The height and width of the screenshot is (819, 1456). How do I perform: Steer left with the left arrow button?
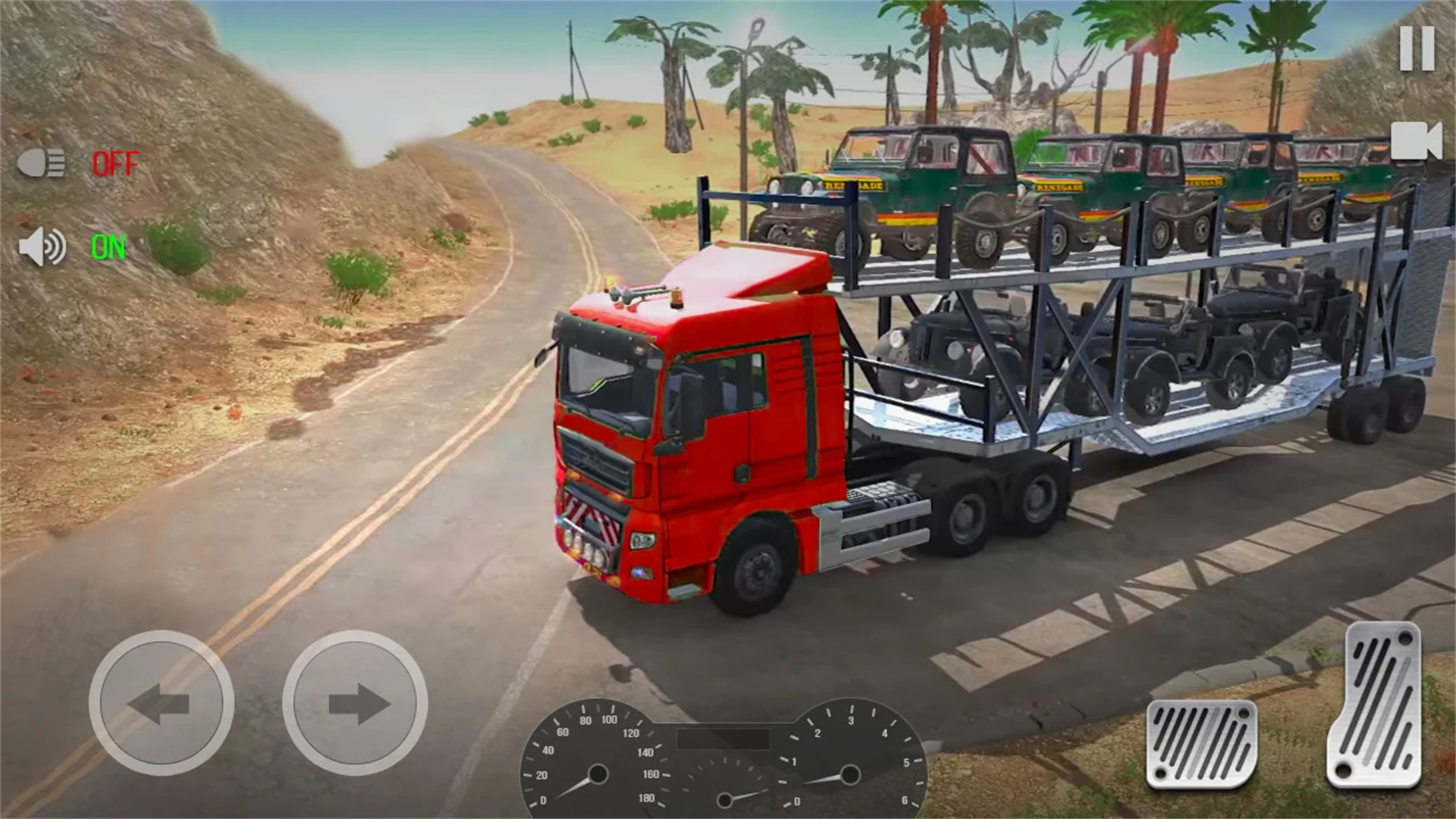[x=161, y=703]
